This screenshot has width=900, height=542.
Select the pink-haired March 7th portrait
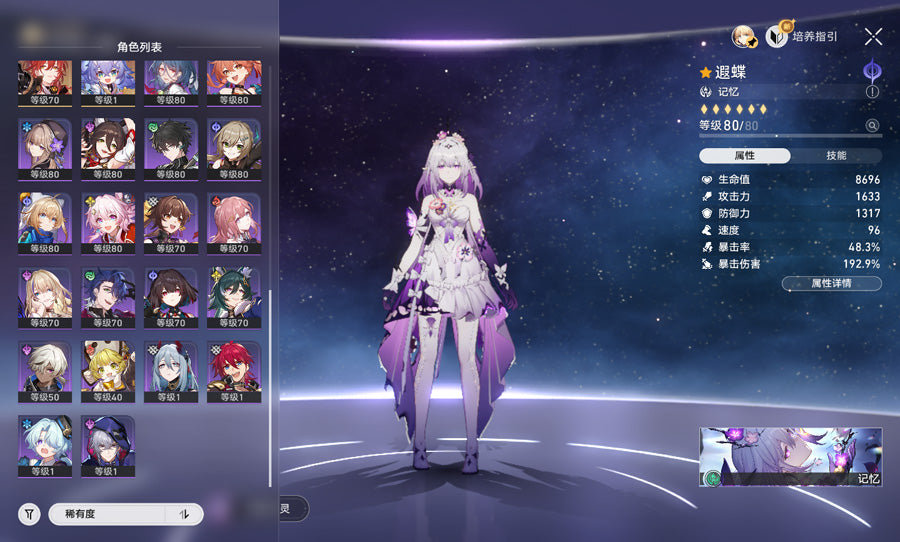point(108,220)
